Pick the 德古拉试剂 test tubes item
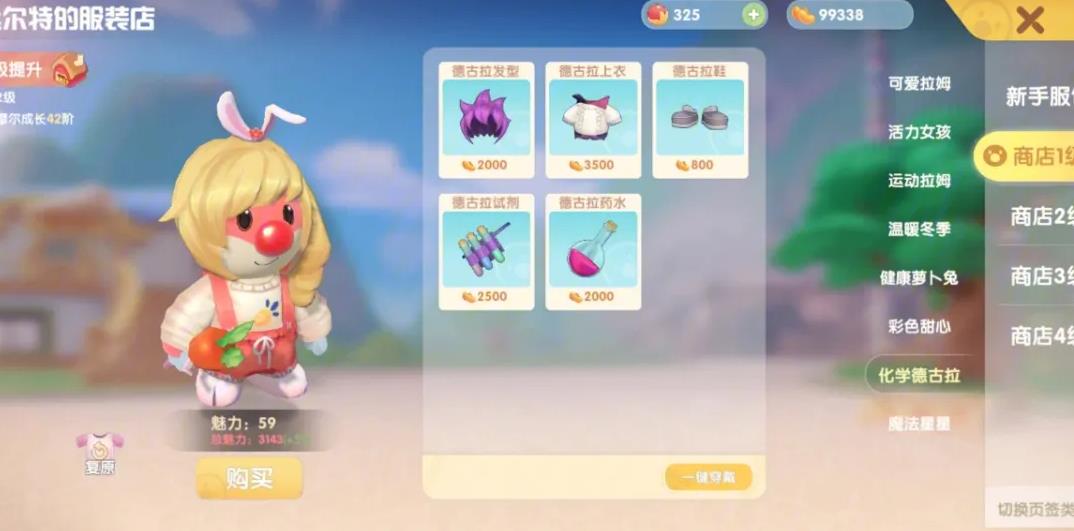 486,251
